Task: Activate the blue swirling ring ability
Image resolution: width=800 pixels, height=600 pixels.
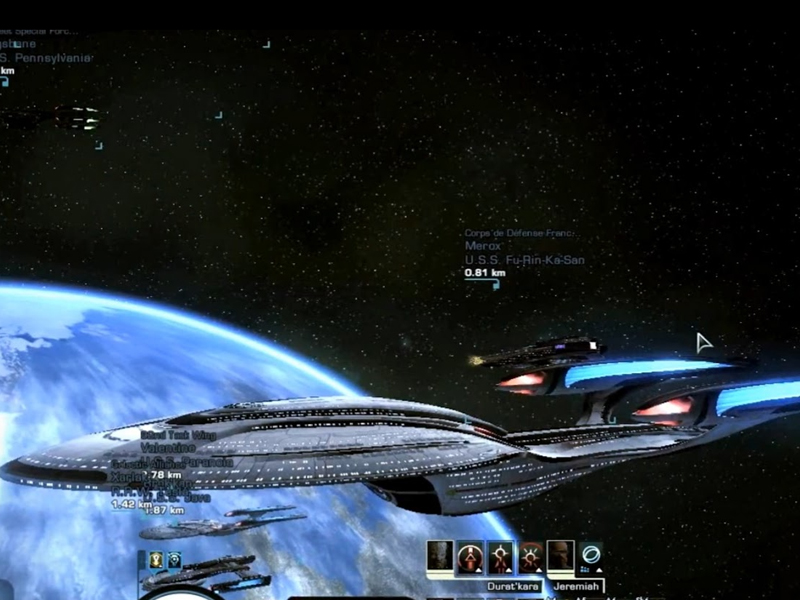Action: coord(591,556)
